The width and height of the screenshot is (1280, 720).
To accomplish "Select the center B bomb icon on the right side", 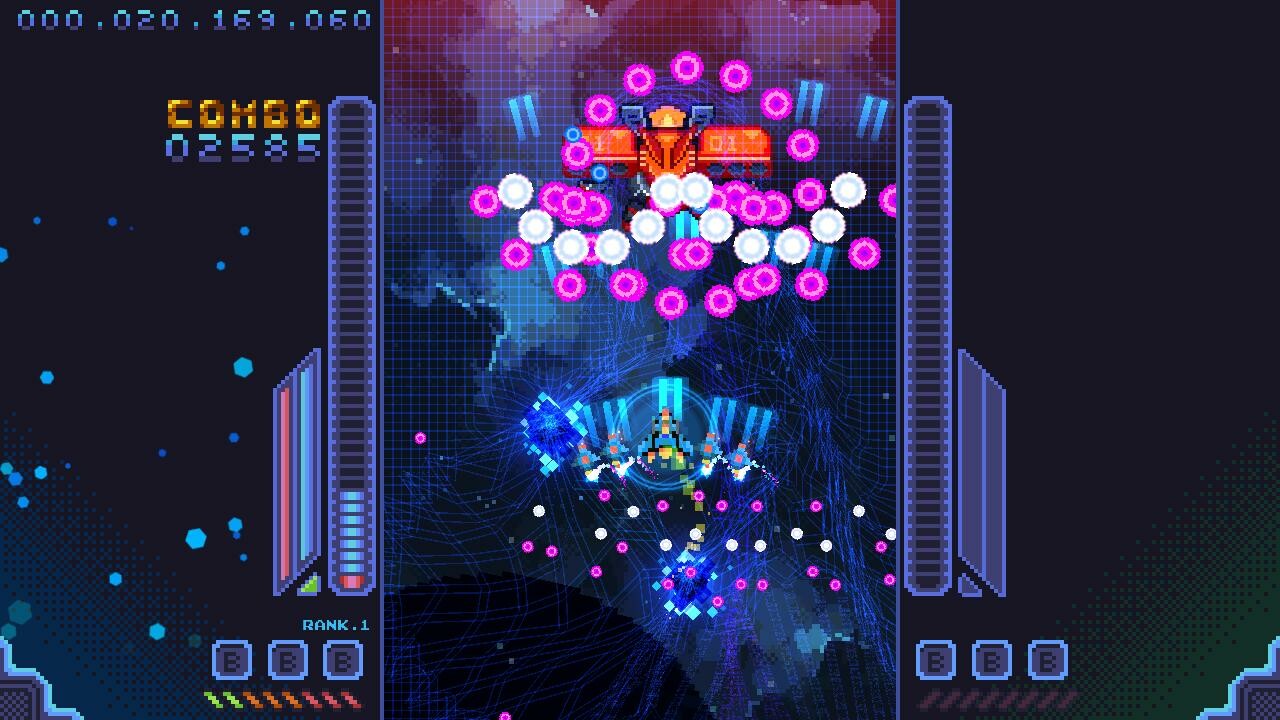I will (992, 660).
